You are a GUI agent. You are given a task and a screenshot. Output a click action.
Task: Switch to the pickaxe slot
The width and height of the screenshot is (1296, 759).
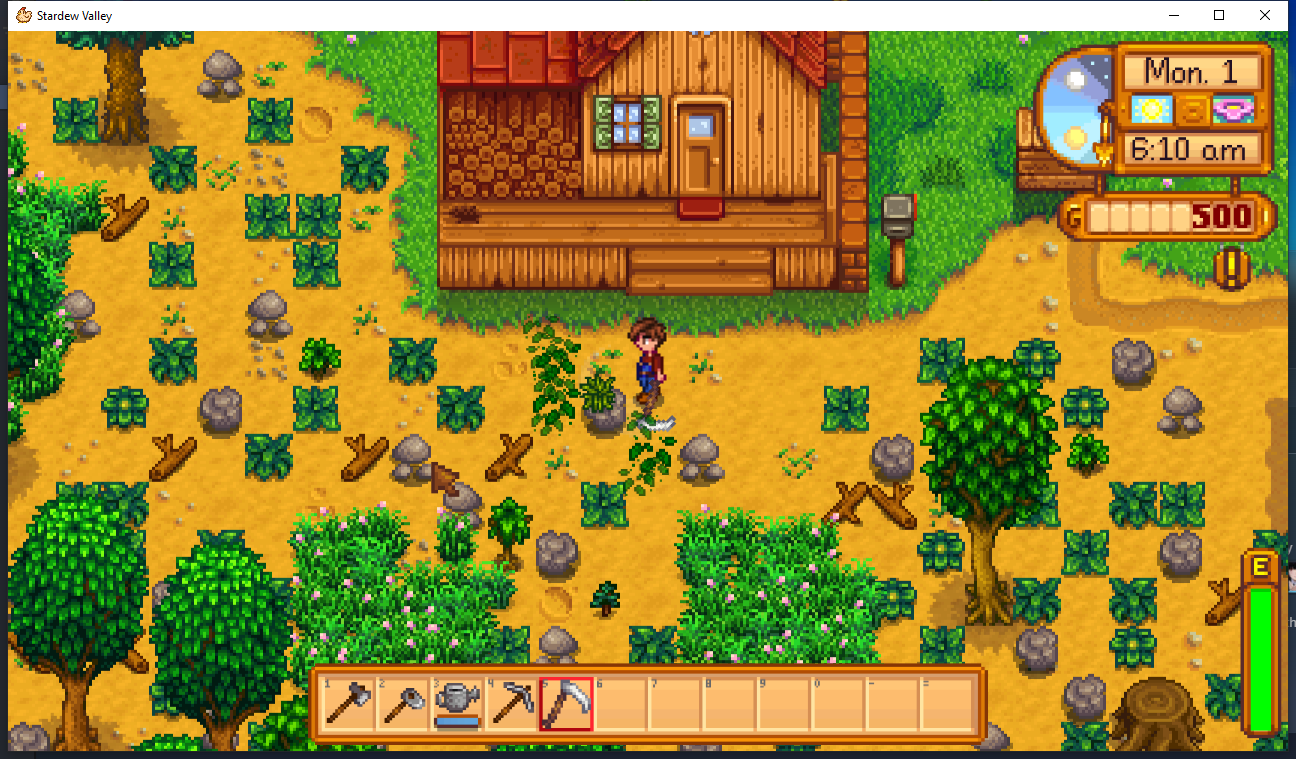[511, 704]
